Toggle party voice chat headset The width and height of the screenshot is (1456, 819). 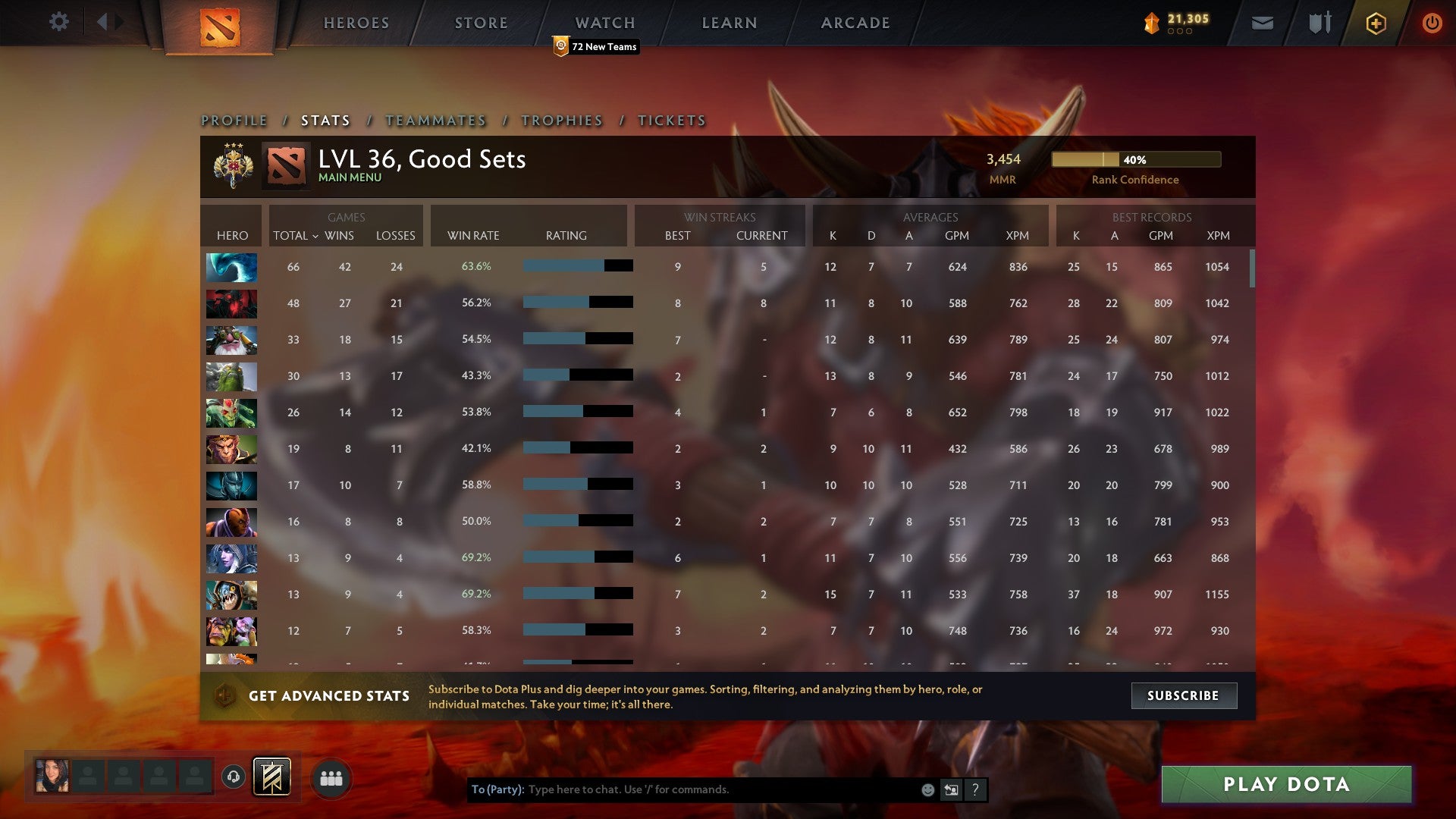234,777
